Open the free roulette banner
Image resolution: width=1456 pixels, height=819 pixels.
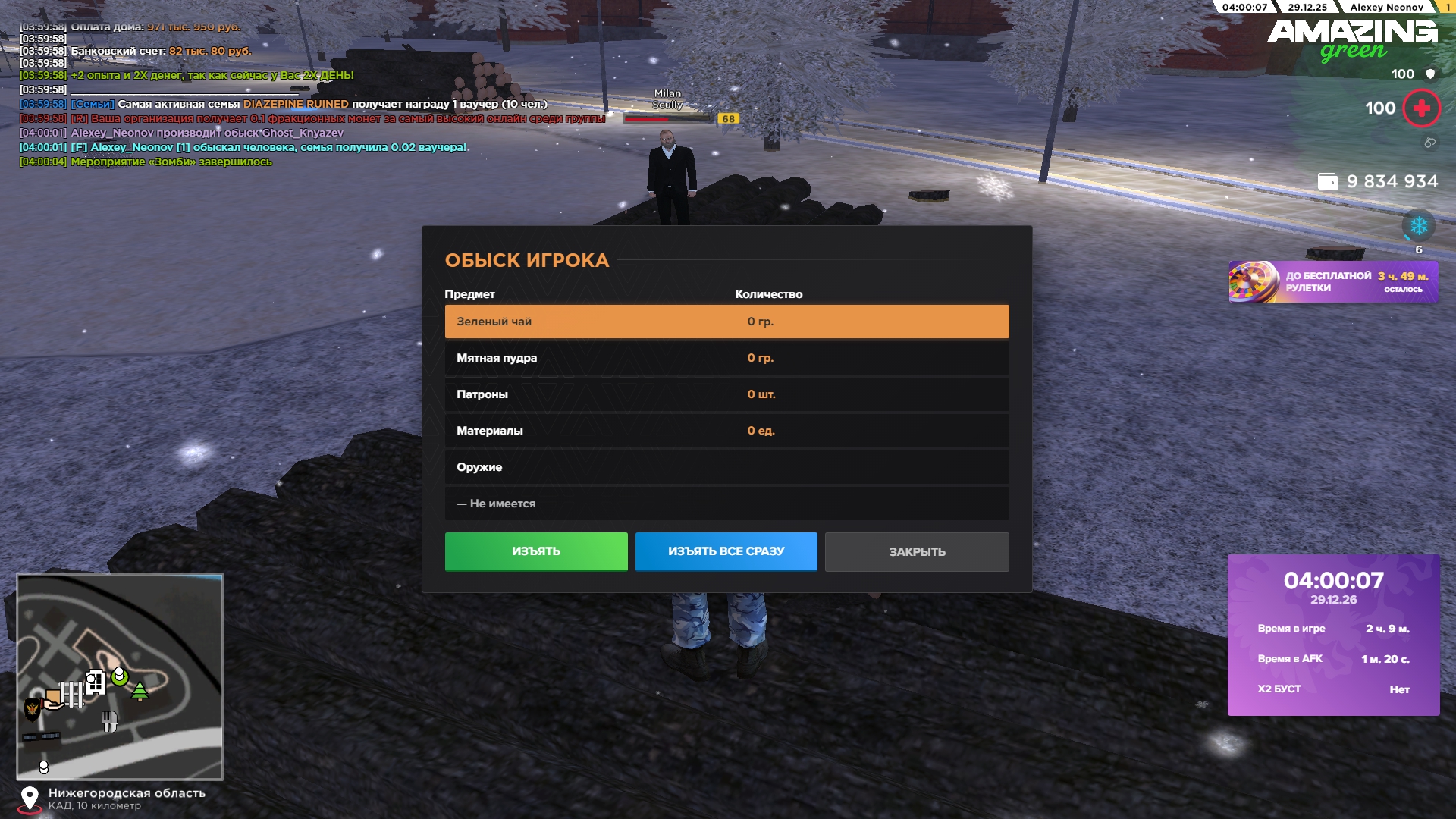pos(1332,282)
